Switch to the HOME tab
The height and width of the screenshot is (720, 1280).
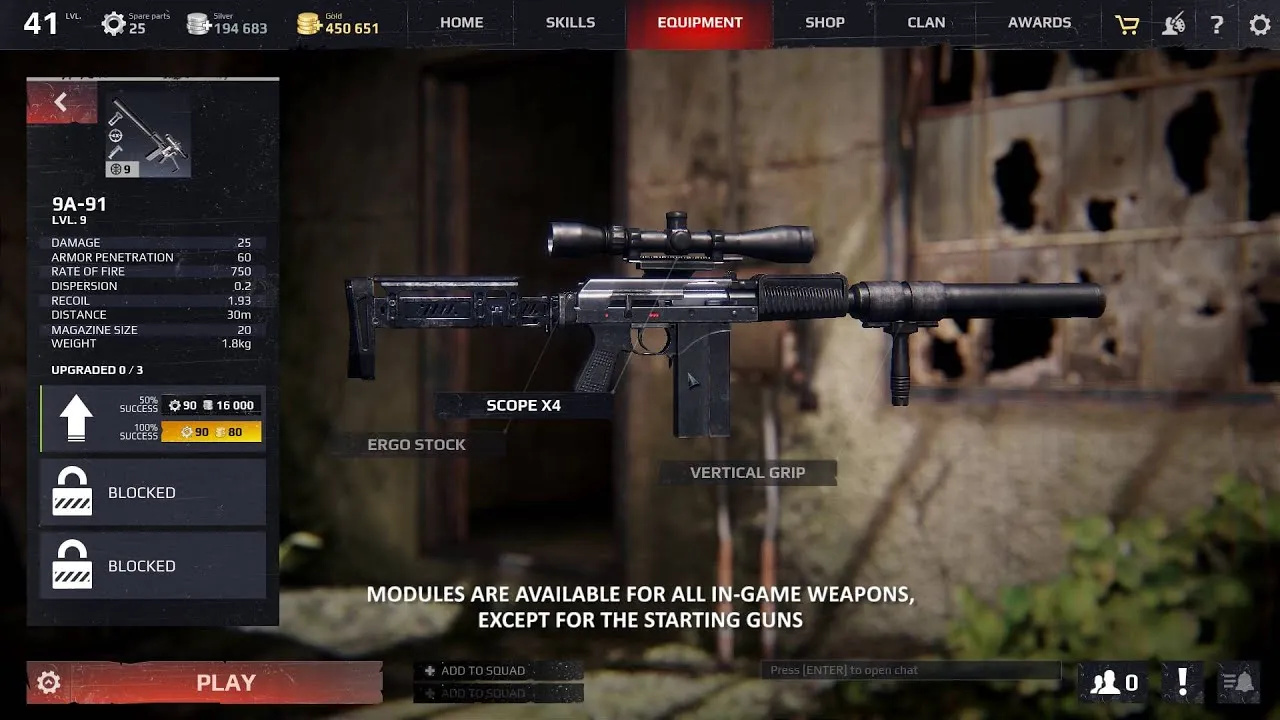(460, 22)
